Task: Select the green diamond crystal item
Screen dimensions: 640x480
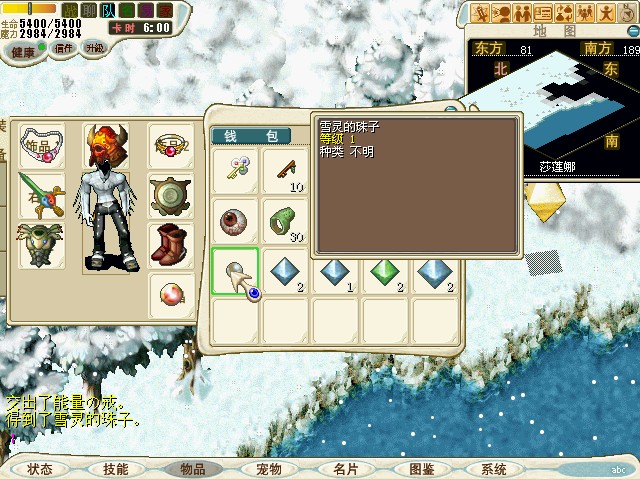Action: point(385,272)
